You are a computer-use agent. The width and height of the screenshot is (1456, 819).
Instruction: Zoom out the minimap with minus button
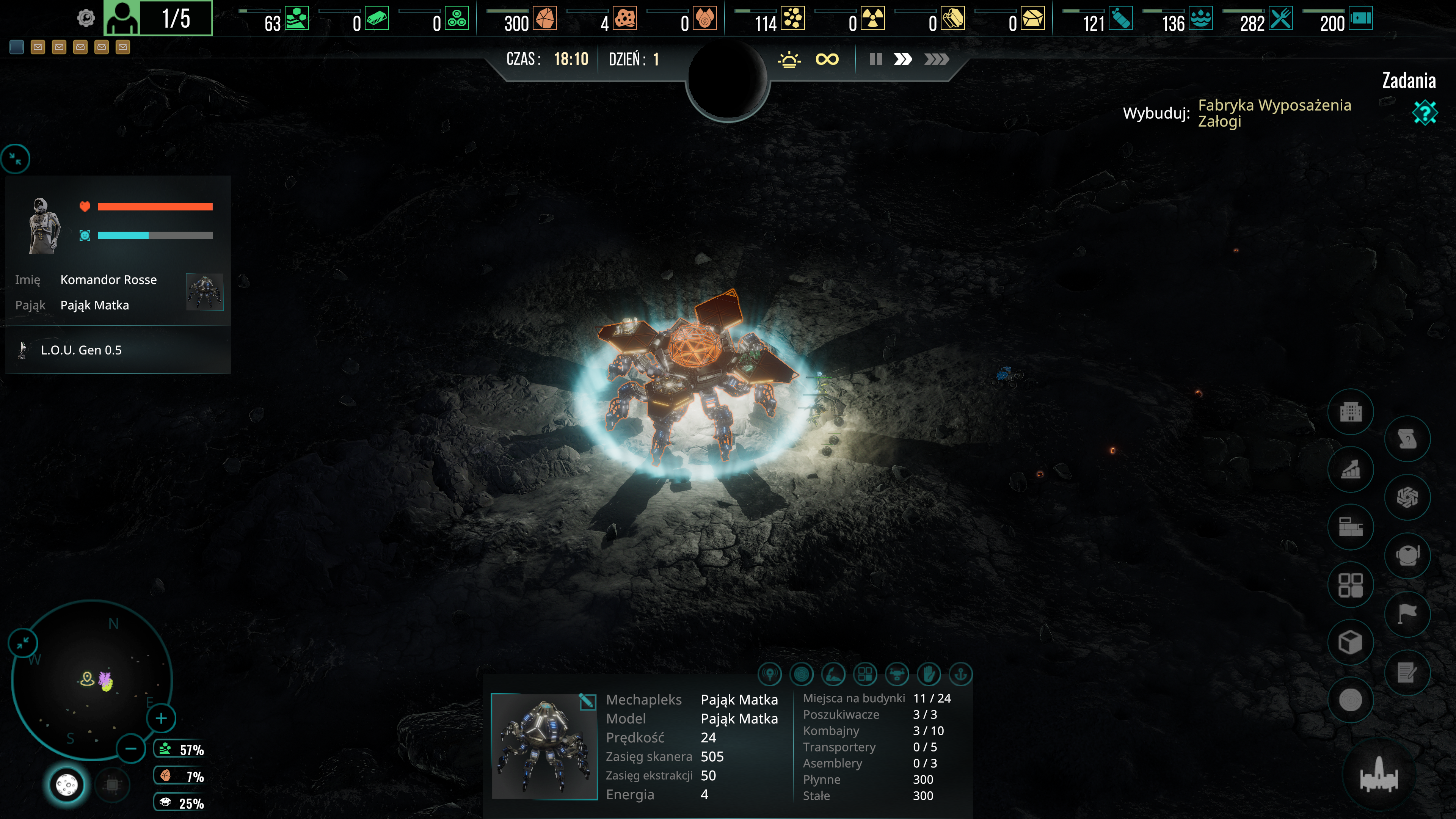pos(130,749)
